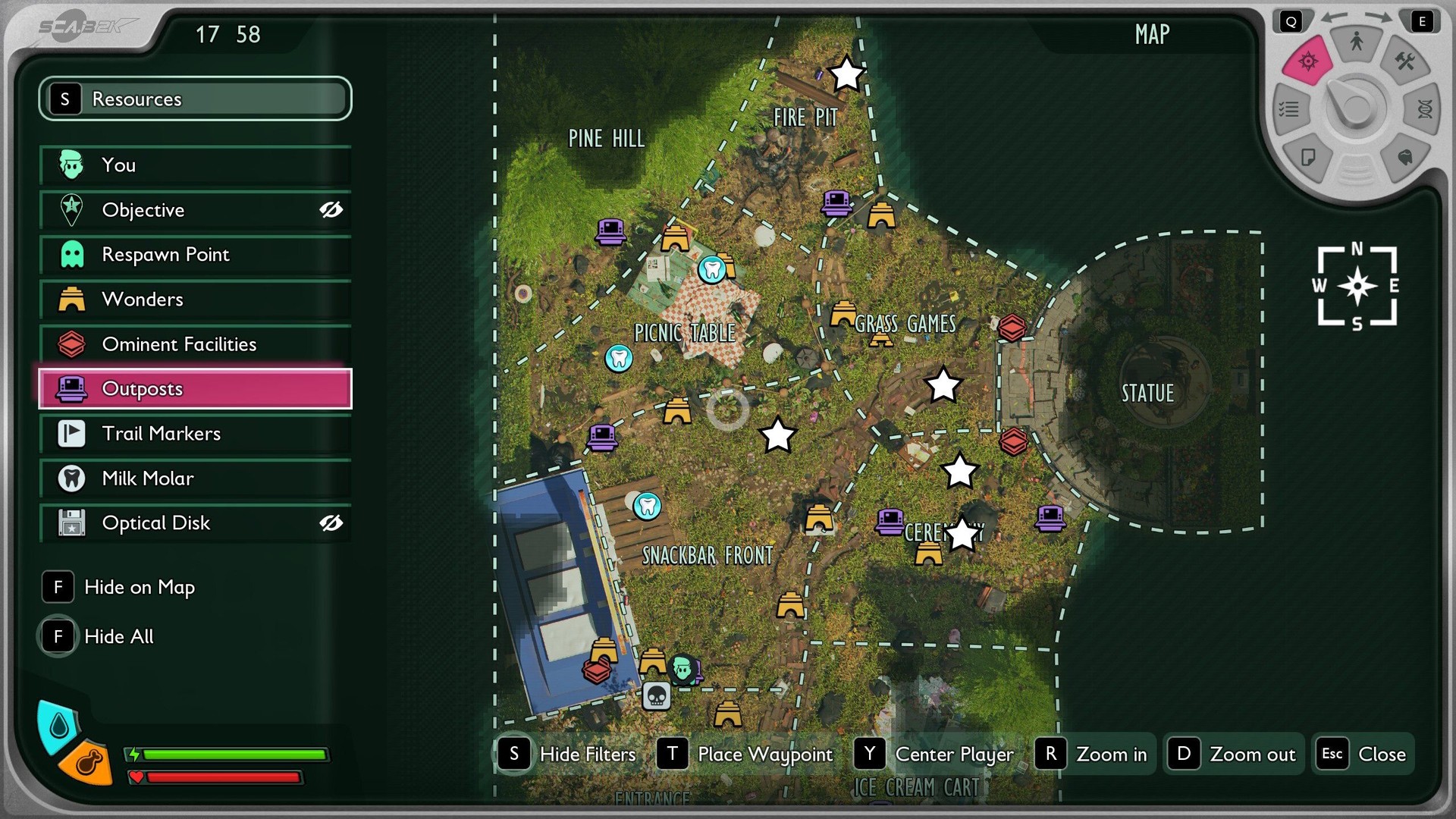The height and width of the screenshot is (819, 1456).
Task: Select the You filter entry
Action: click(195, 165)
